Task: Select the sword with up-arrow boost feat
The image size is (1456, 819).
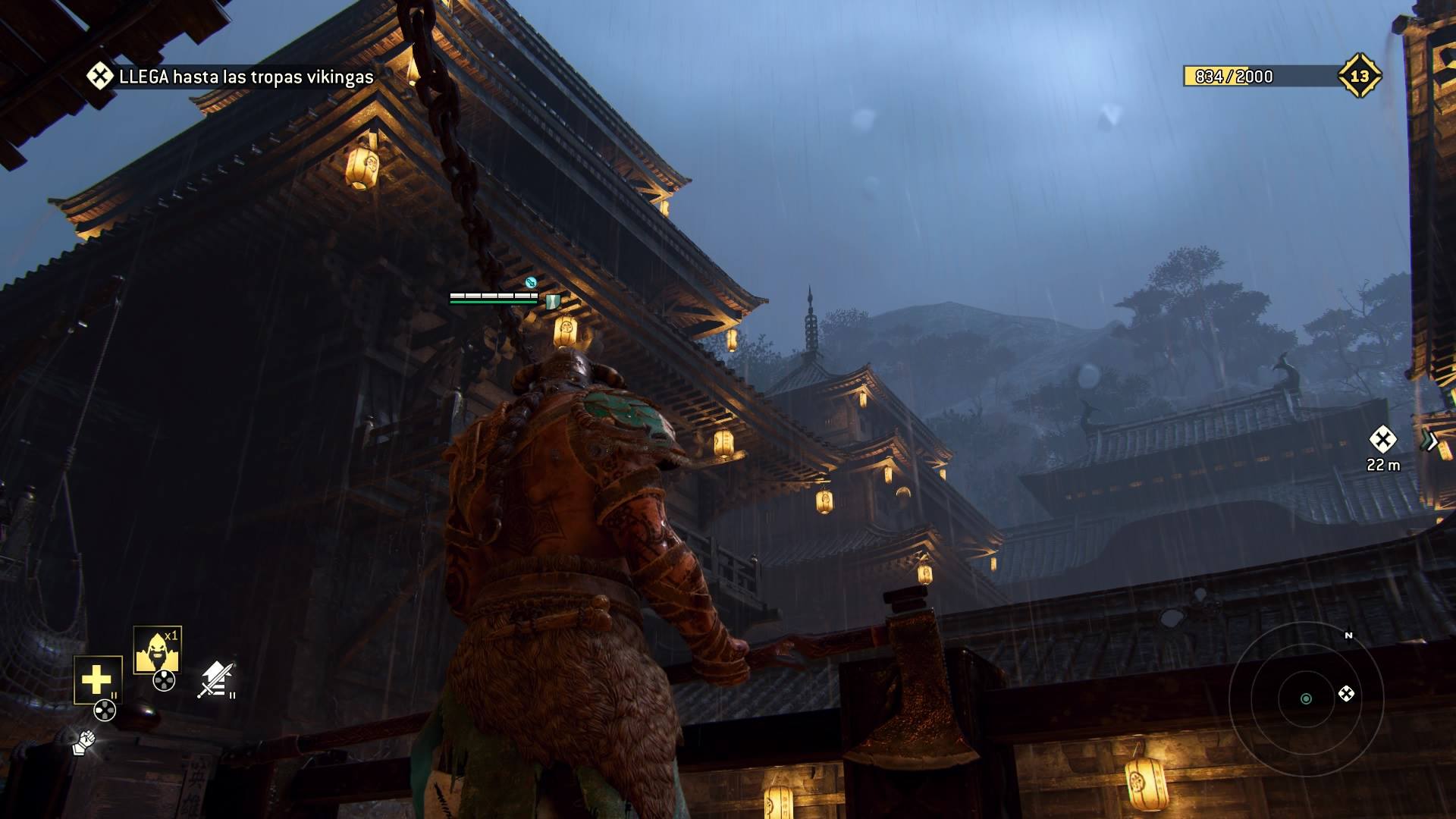Action: (215, 679)
